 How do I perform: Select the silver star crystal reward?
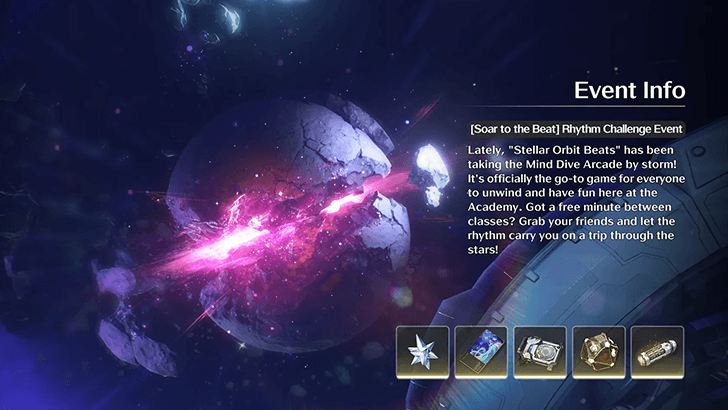(422, 353)
